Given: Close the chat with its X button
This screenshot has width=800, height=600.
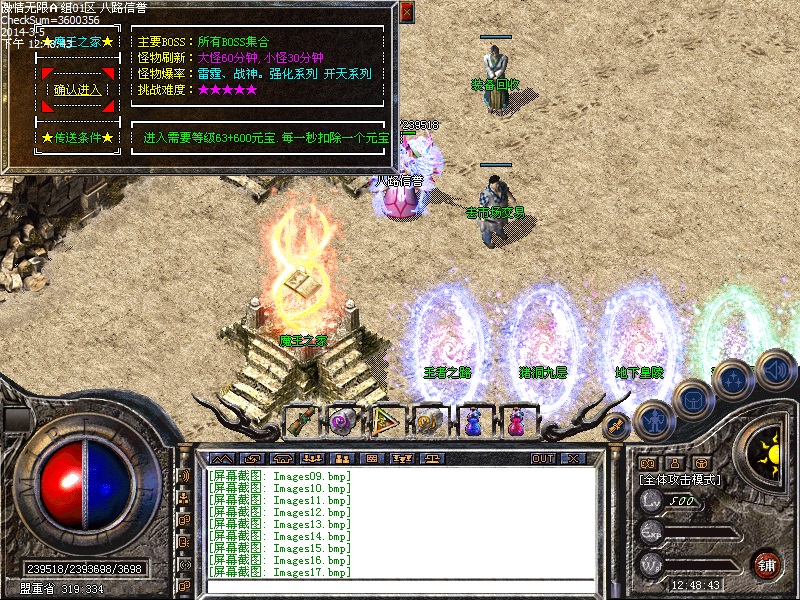Looking at the screenshot, I should [x=572, y=458].
